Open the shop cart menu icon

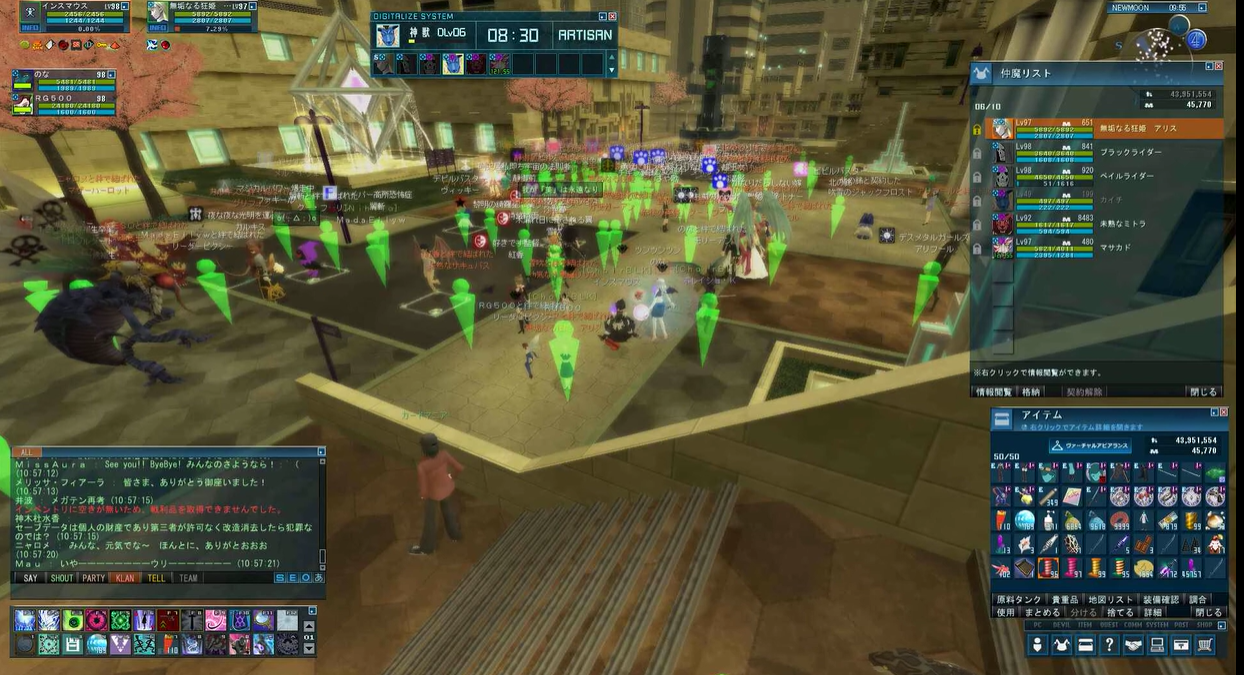[1205, 646]
